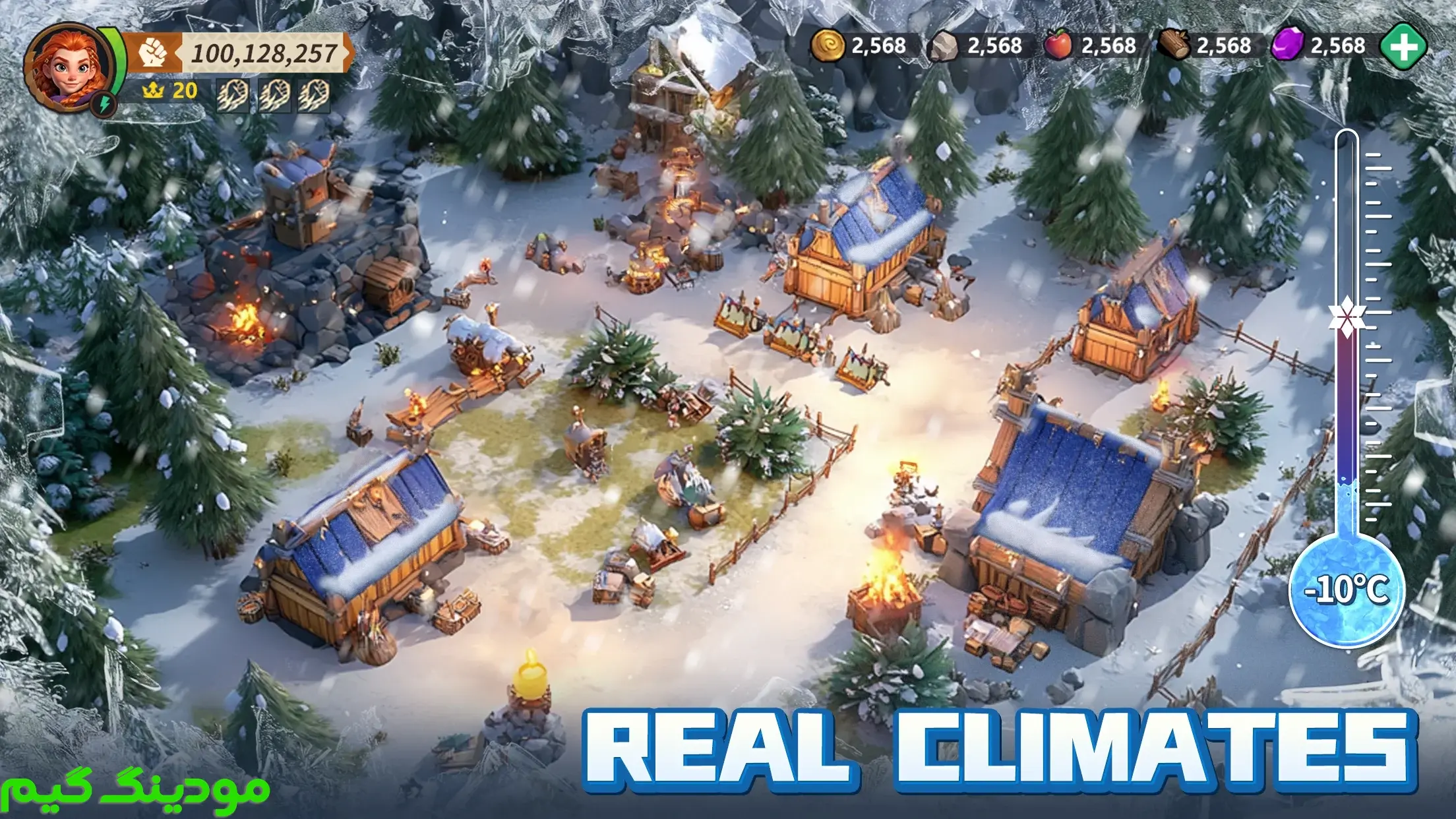Click the lightning bolt badge on the avatar
1456x819 pixels.
click(x=104, y=104)
